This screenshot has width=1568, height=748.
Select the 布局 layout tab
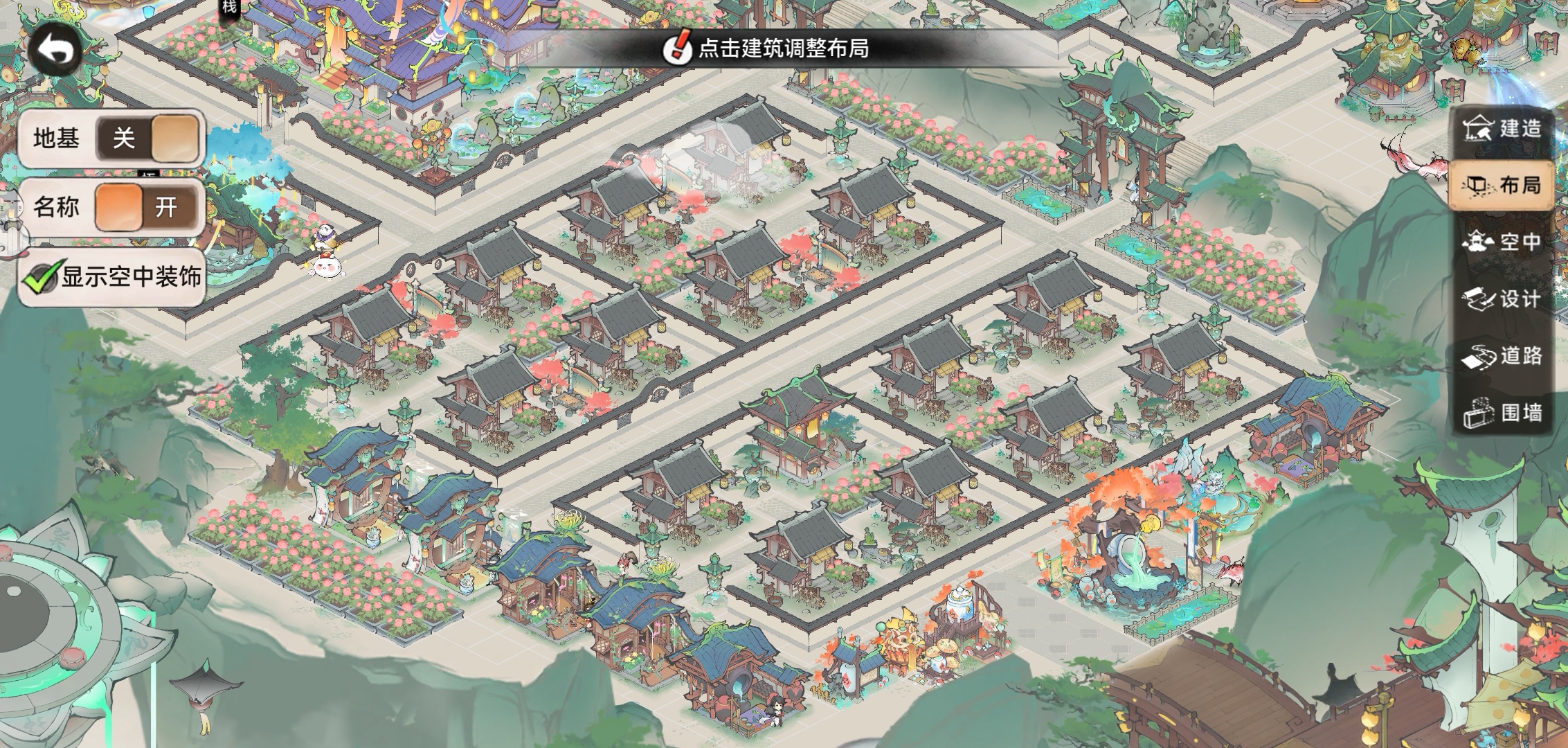pyautogui.click(x=1502, y=185)
